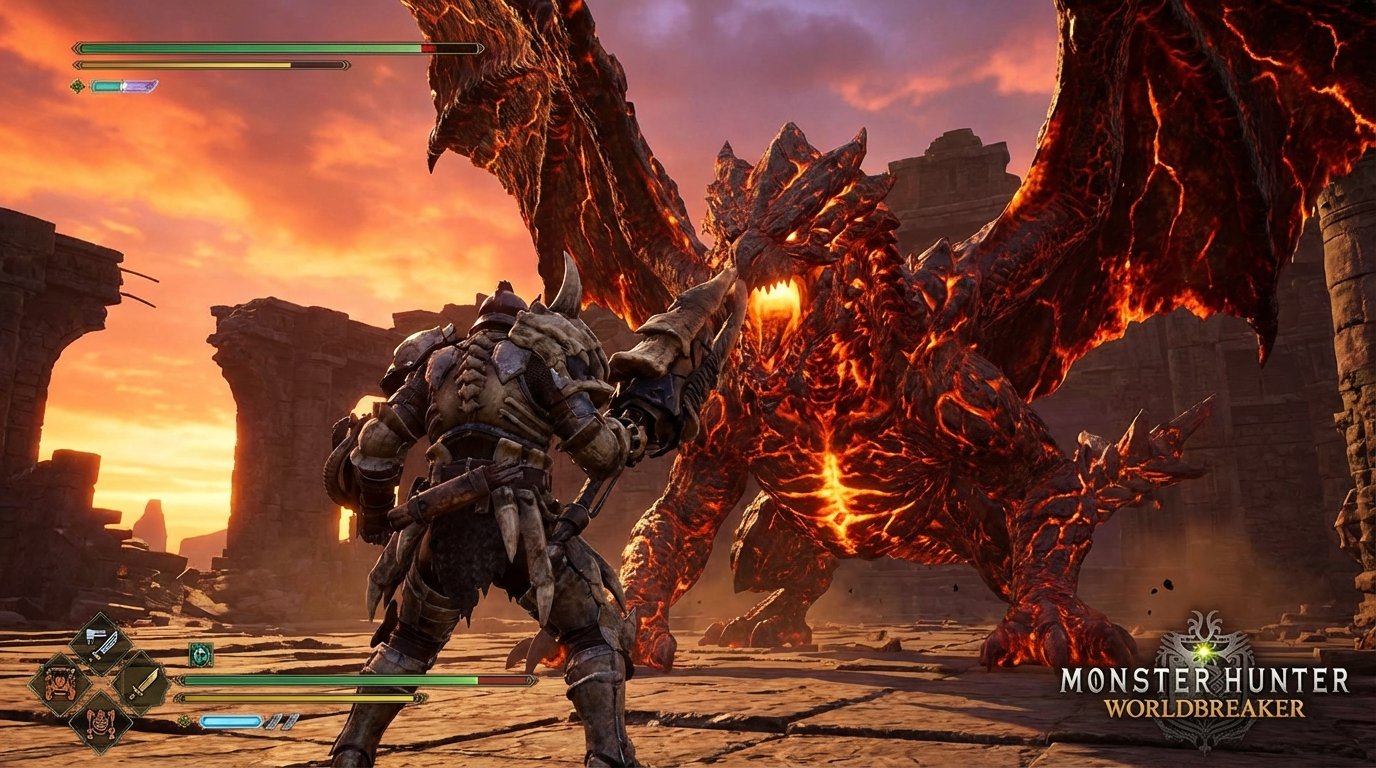This screenshot has height=768, width=1376.
Task: Select the green sprout item icon
Action: pyautogui.click(x=183, y=720)
